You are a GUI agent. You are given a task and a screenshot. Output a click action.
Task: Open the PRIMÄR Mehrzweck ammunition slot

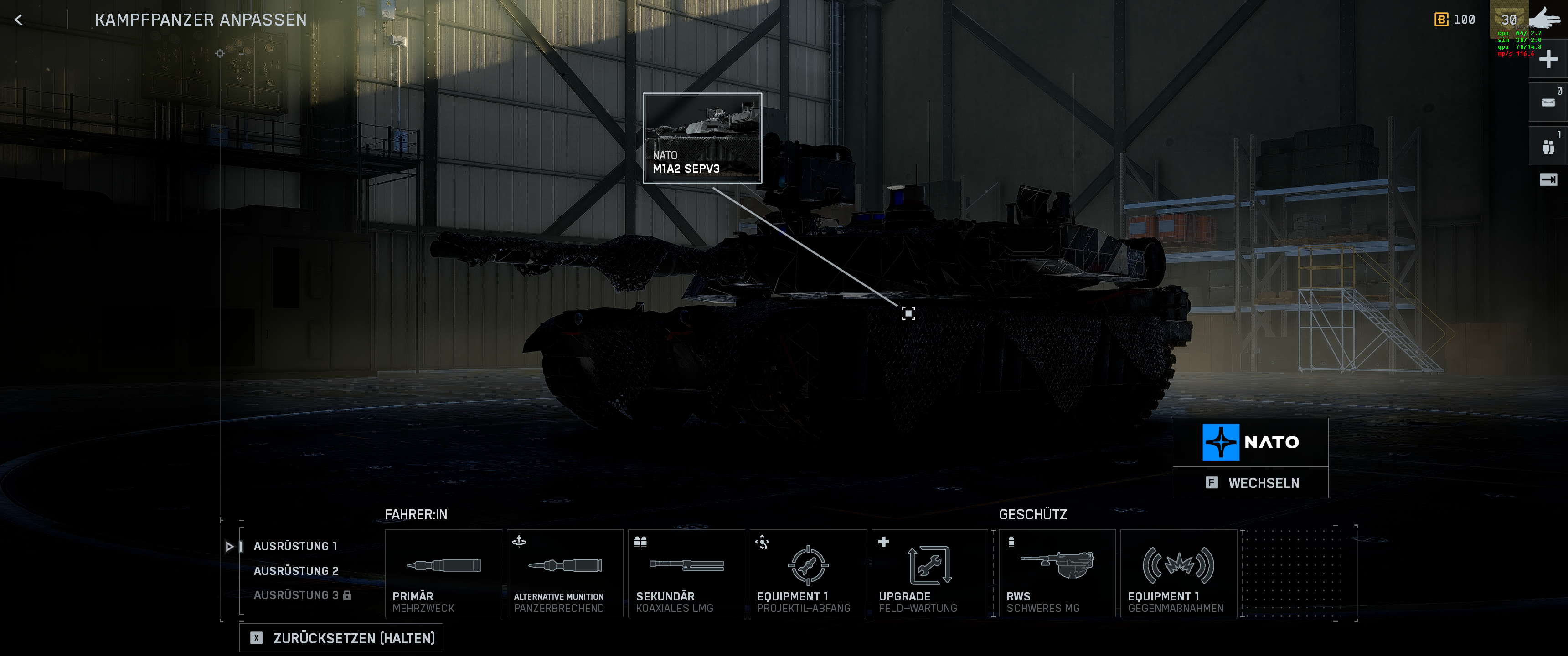coord(443,573)
